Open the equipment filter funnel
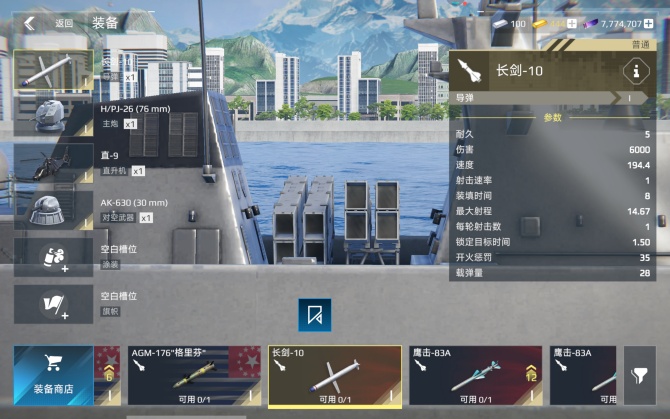The width and height of the screenshot is (670, 419). [639, 375]
